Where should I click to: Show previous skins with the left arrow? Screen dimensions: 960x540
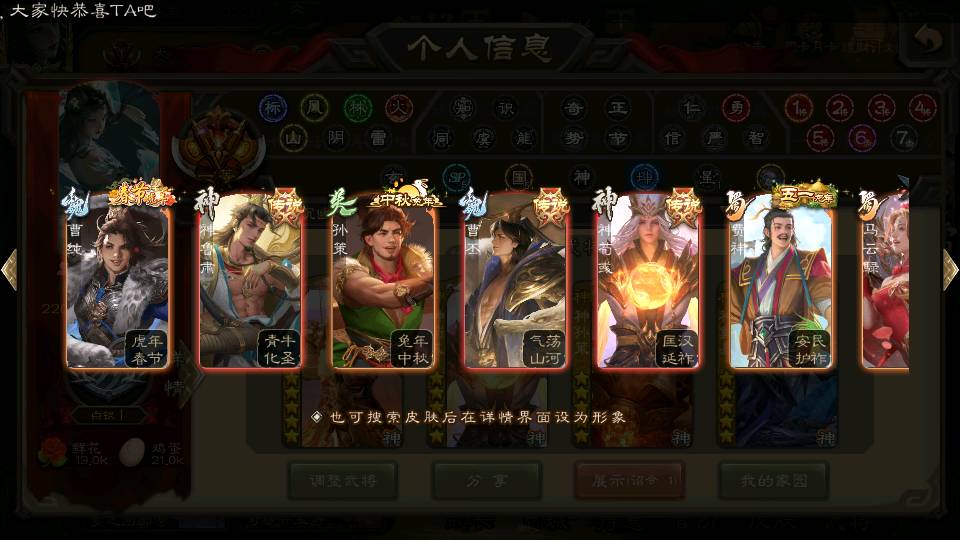click(x=9, y=269)
